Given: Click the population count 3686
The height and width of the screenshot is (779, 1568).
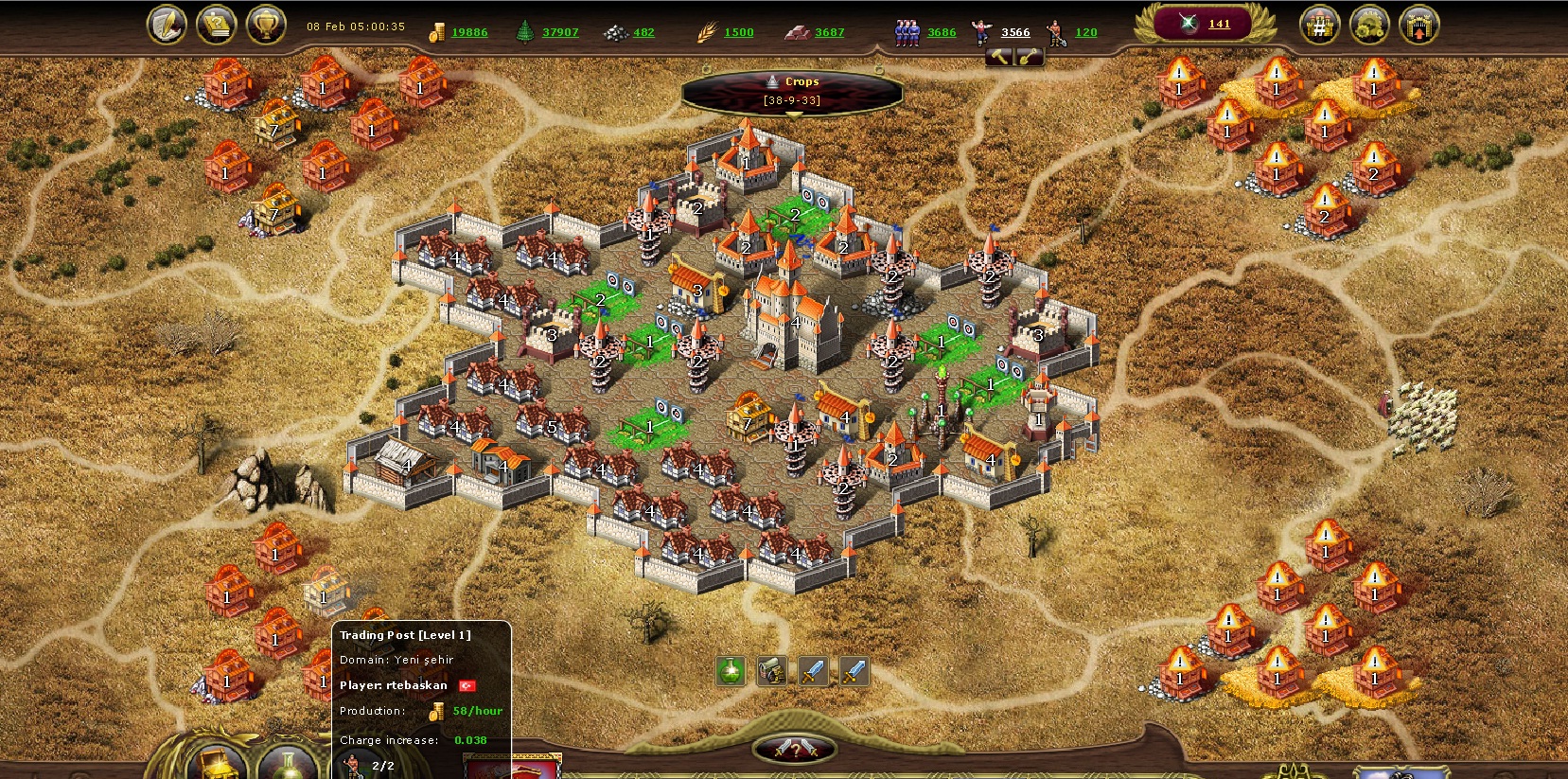Looking at the screenshot, I should click(941, 32).
